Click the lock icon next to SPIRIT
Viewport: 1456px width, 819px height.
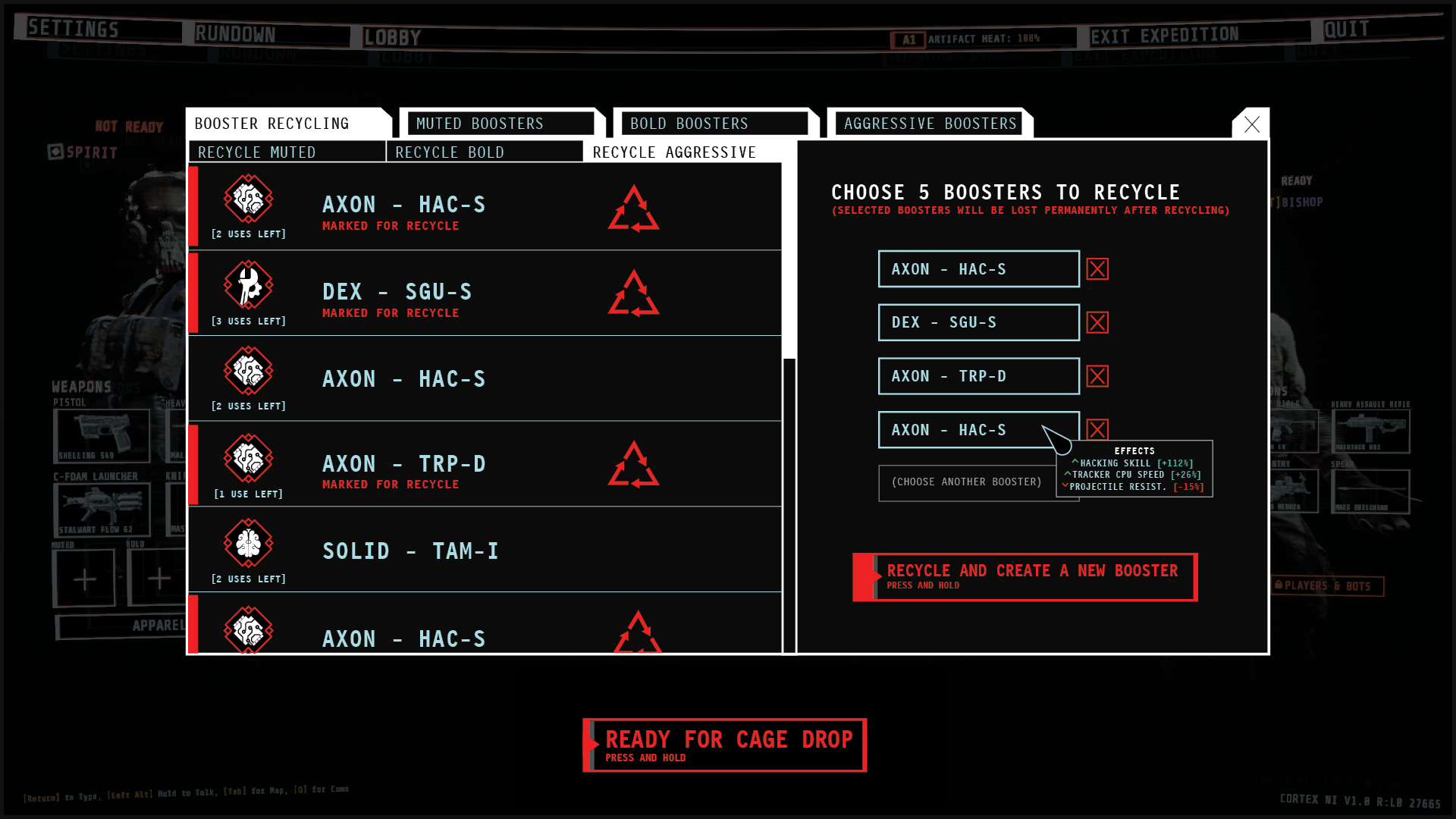coord(54,153)
